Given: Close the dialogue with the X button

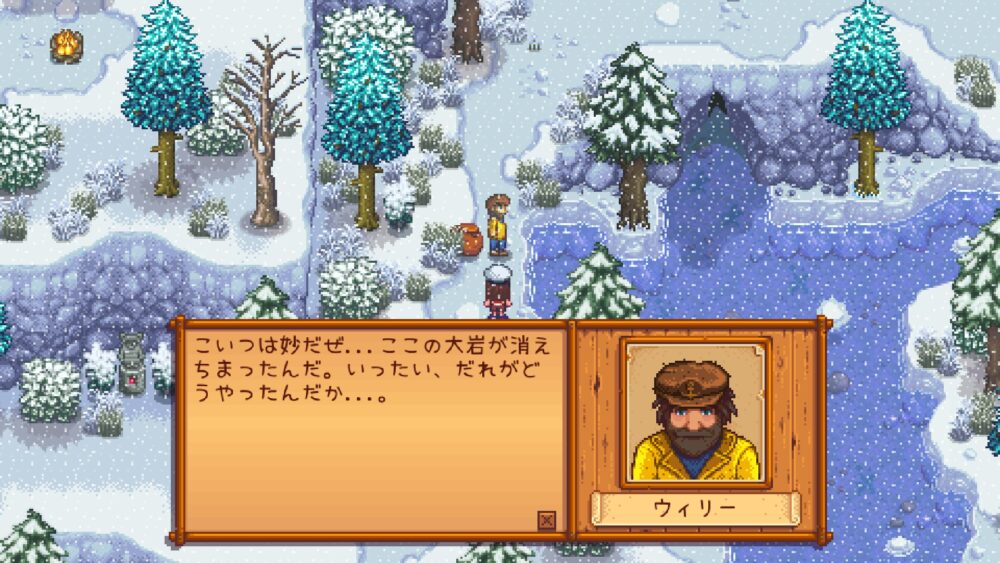Looking at the screenshot, I should (x=546, y=520).
